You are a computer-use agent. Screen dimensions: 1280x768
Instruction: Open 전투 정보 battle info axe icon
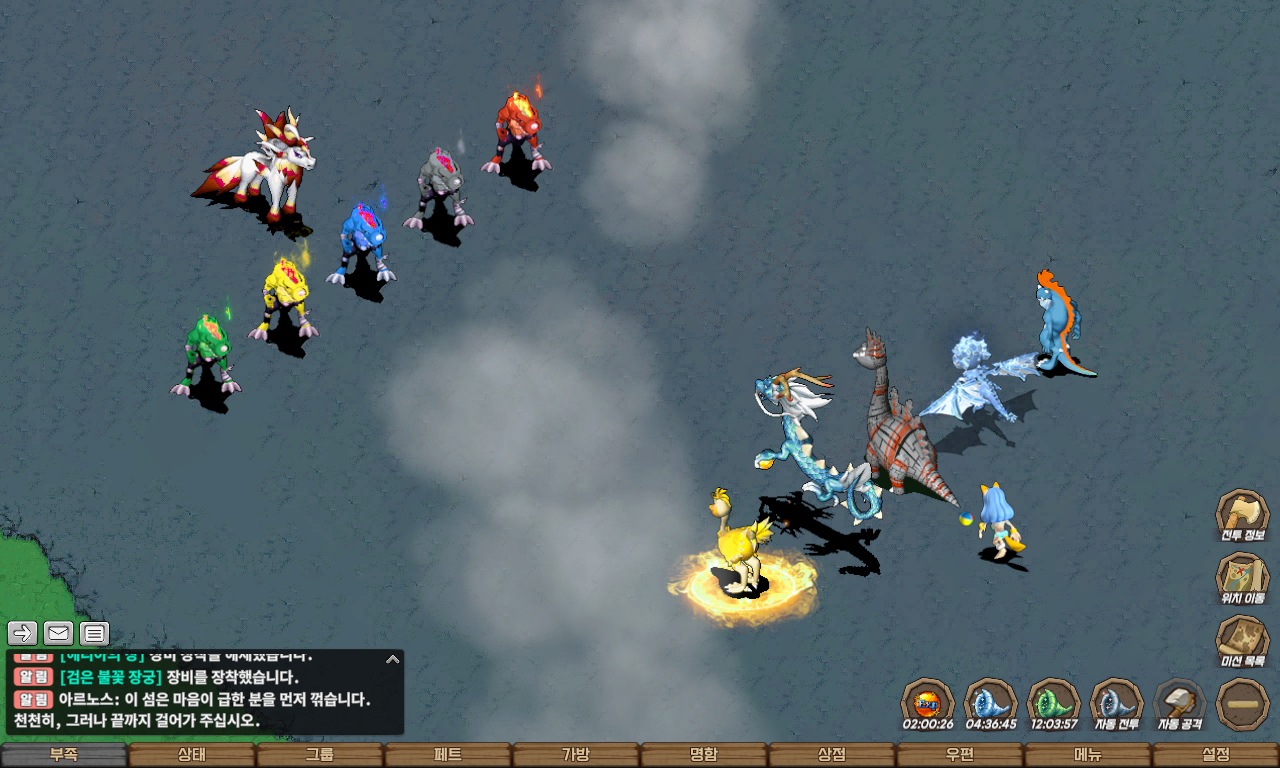[x=1242, y=515]
